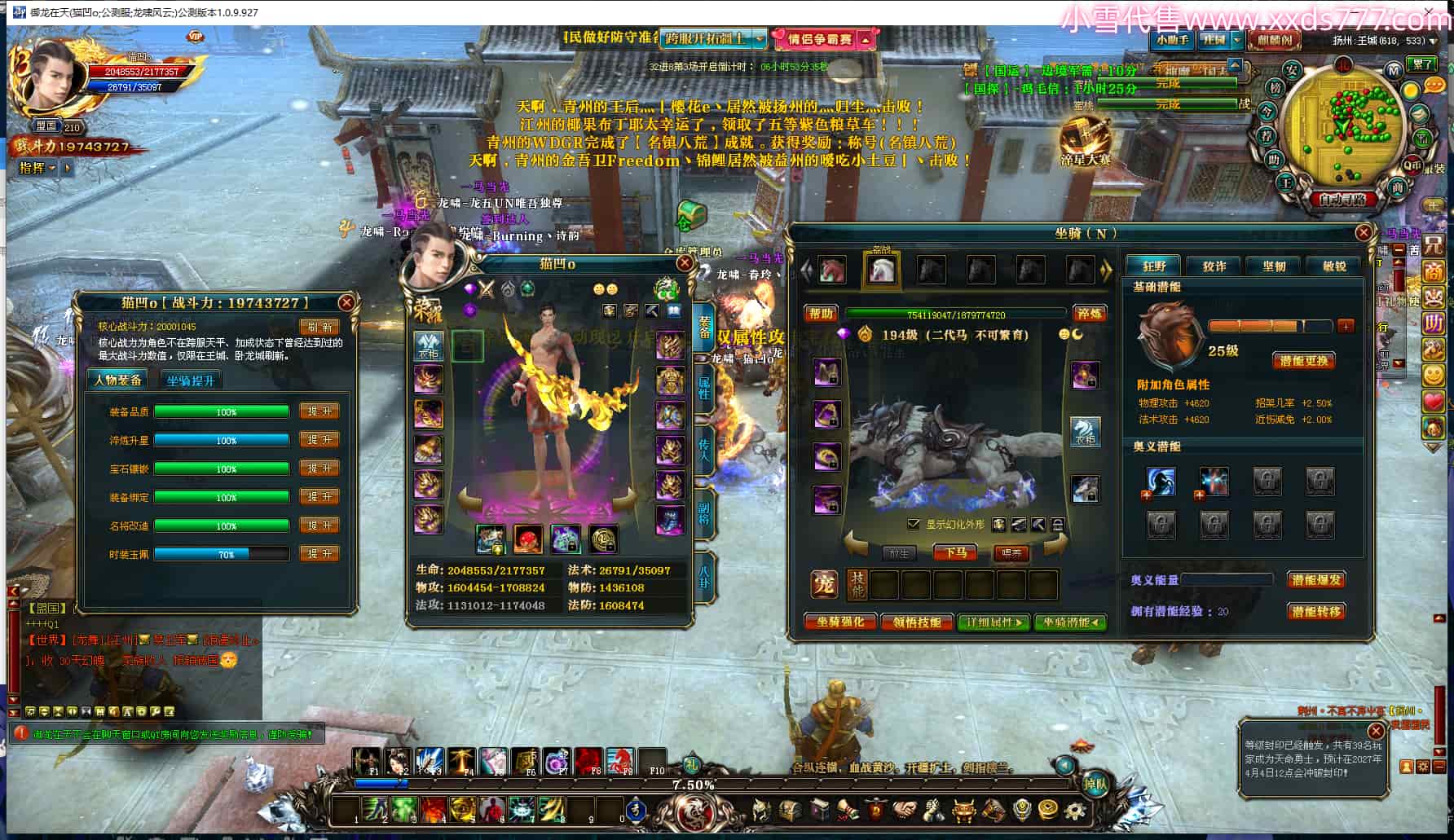Open the 小助手 assistant menu
This screenshot has width=1454, height=840.
click(x=1171, y=39)
